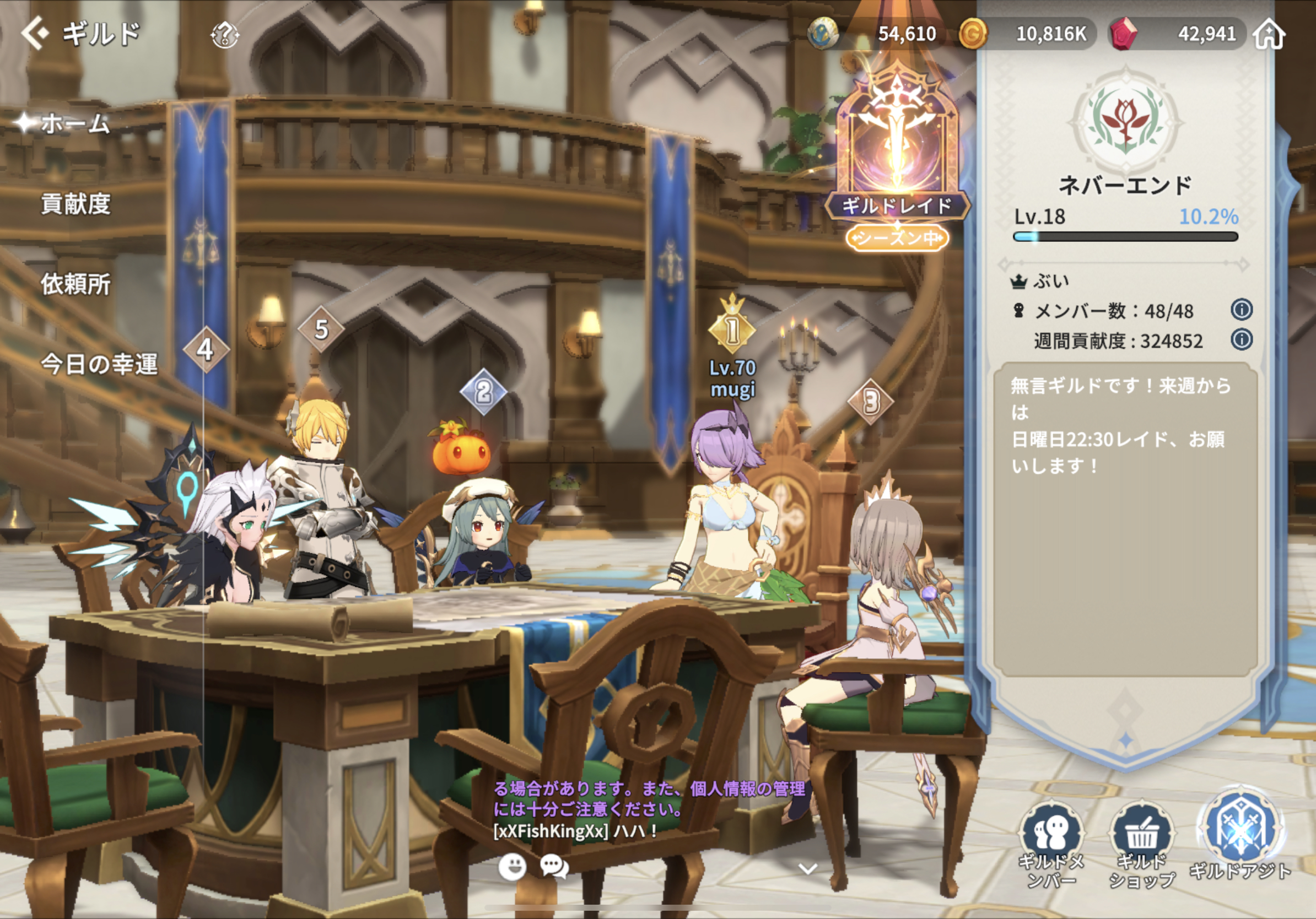Open the emoji smiley face button
Viewport: 1316px width, 919px height.
512,867
